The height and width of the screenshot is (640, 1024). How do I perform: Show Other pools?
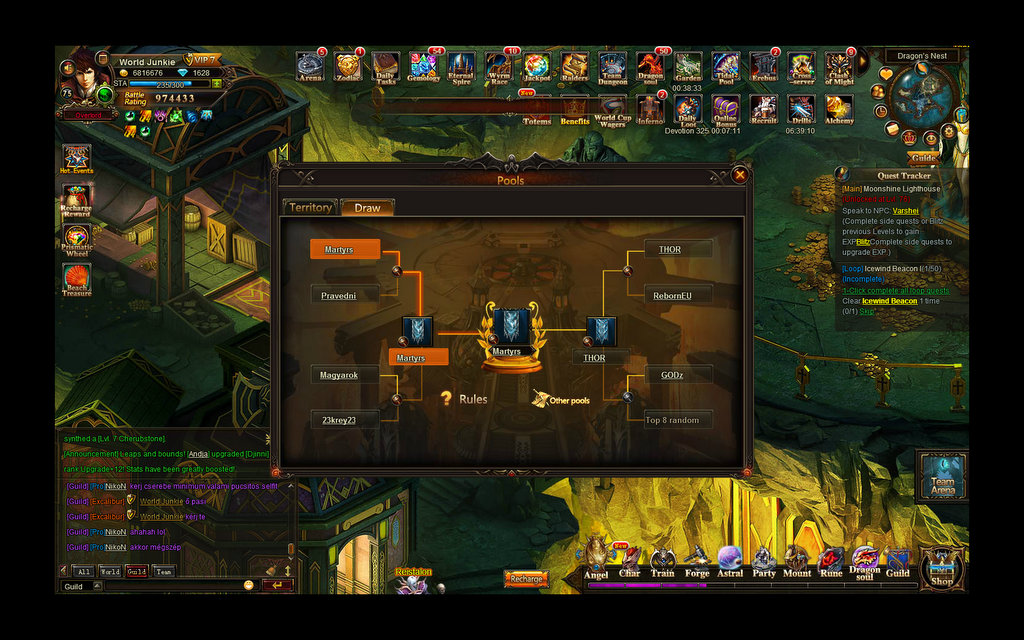point(561,399)
